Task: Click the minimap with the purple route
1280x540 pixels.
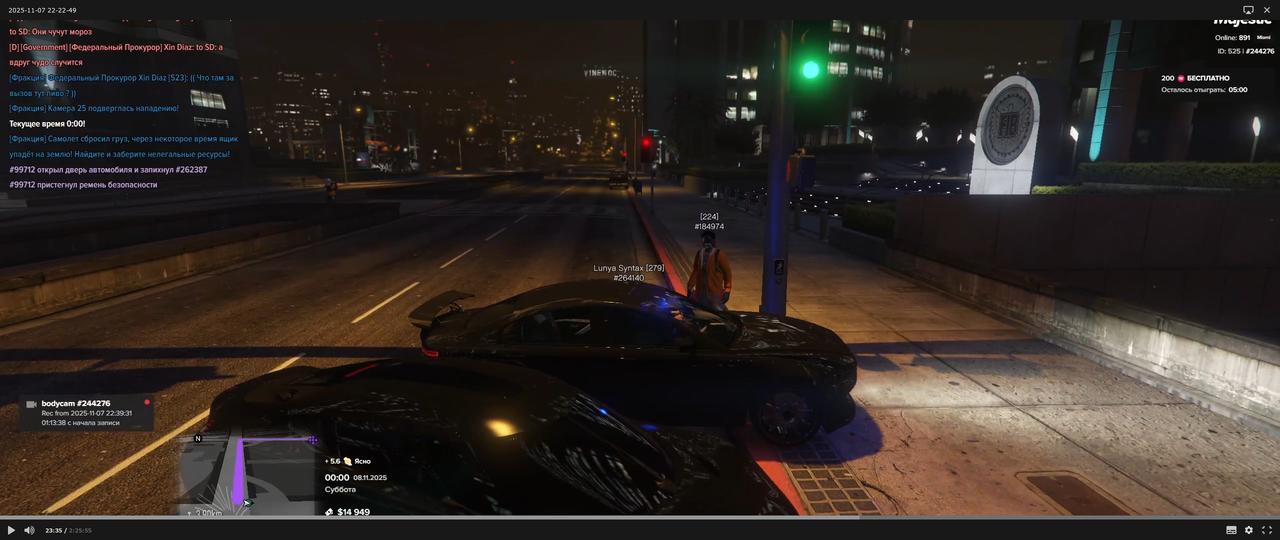Action: pyautogui.click(x=248, y=475)
